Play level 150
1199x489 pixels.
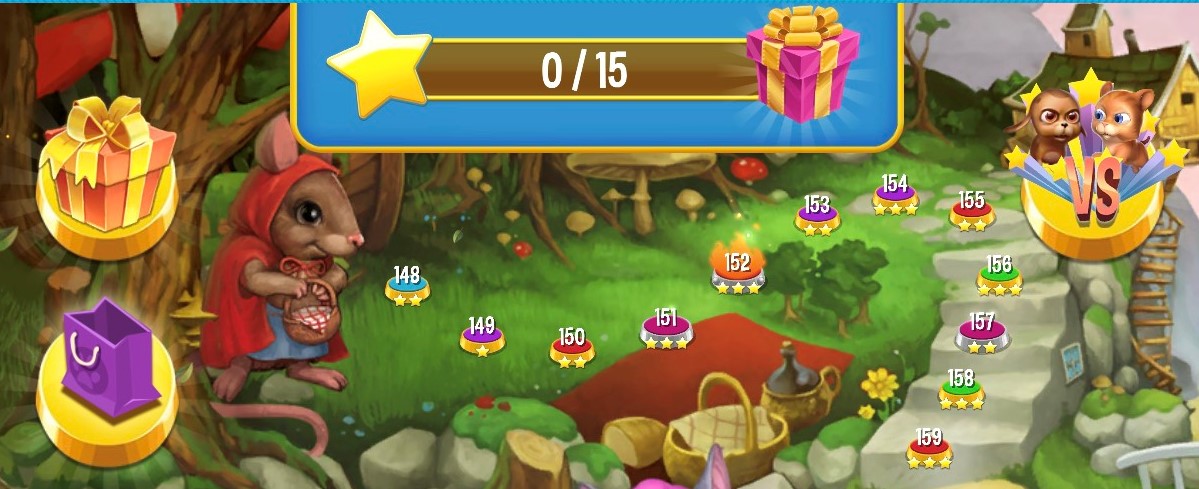click(x=572, y=347)
